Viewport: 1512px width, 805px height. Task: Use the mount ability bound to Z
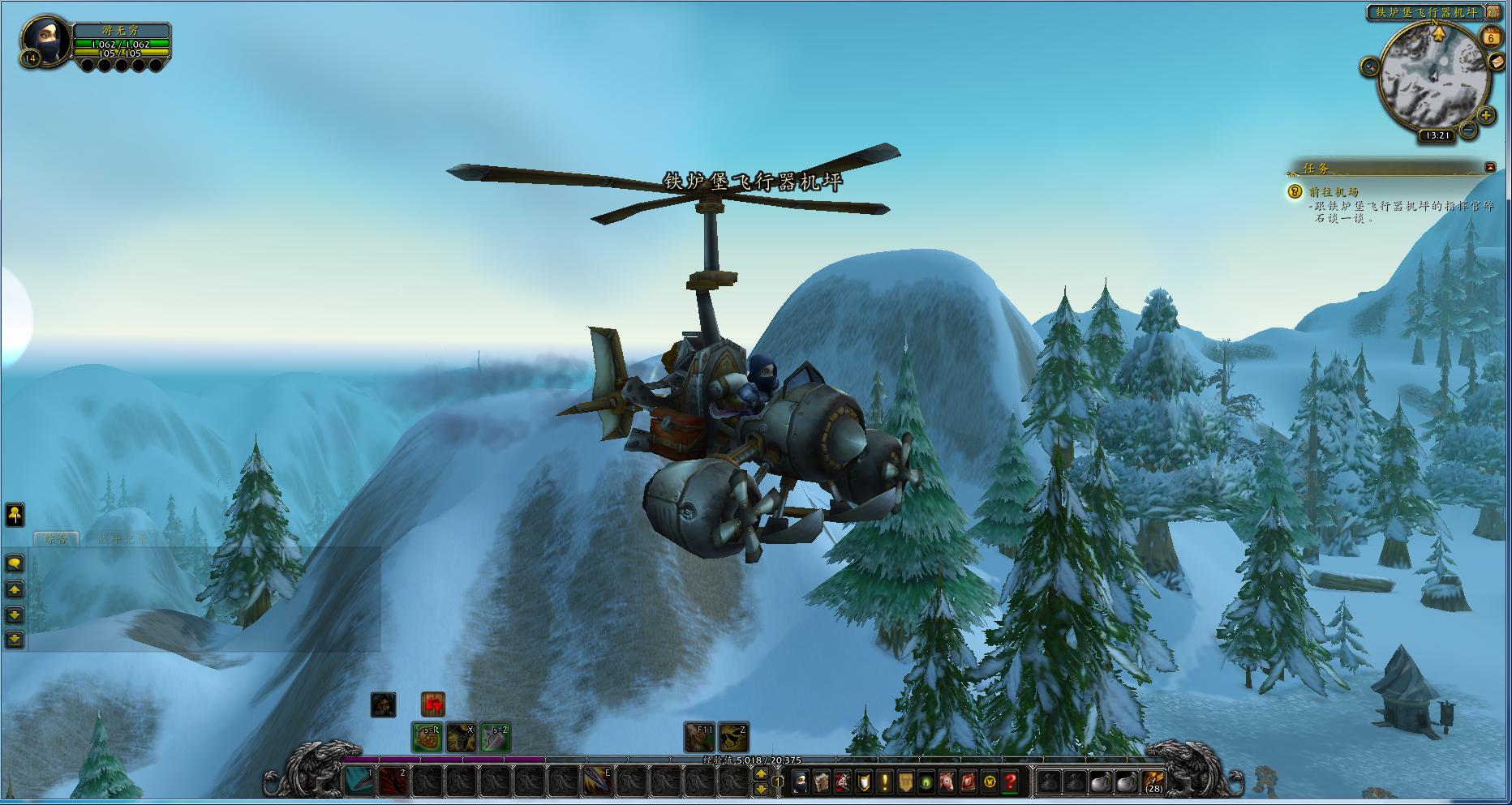(733, 737)
